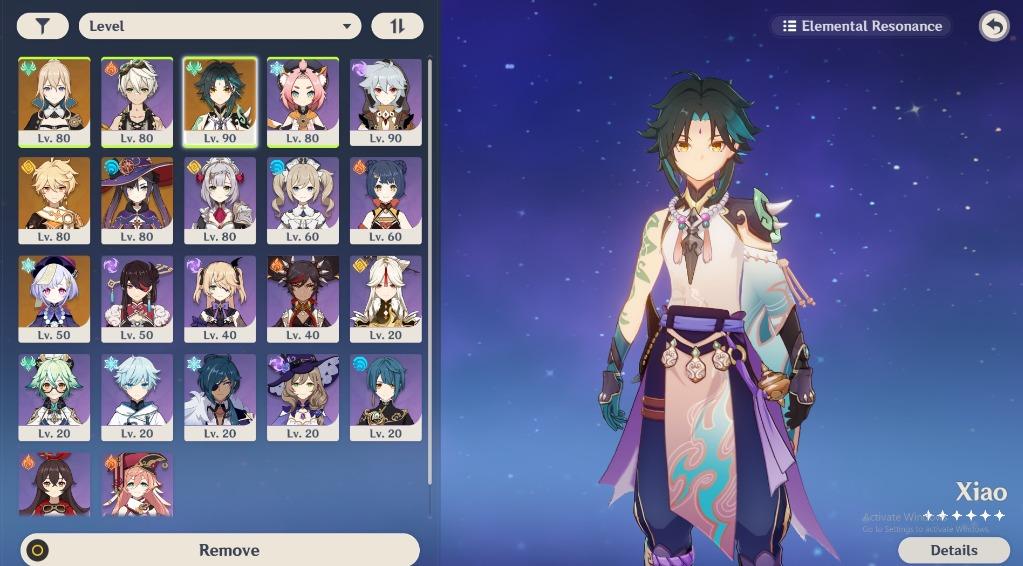Remove the selected character from the party
The image size is (1023, 566).
pos(219,550)
